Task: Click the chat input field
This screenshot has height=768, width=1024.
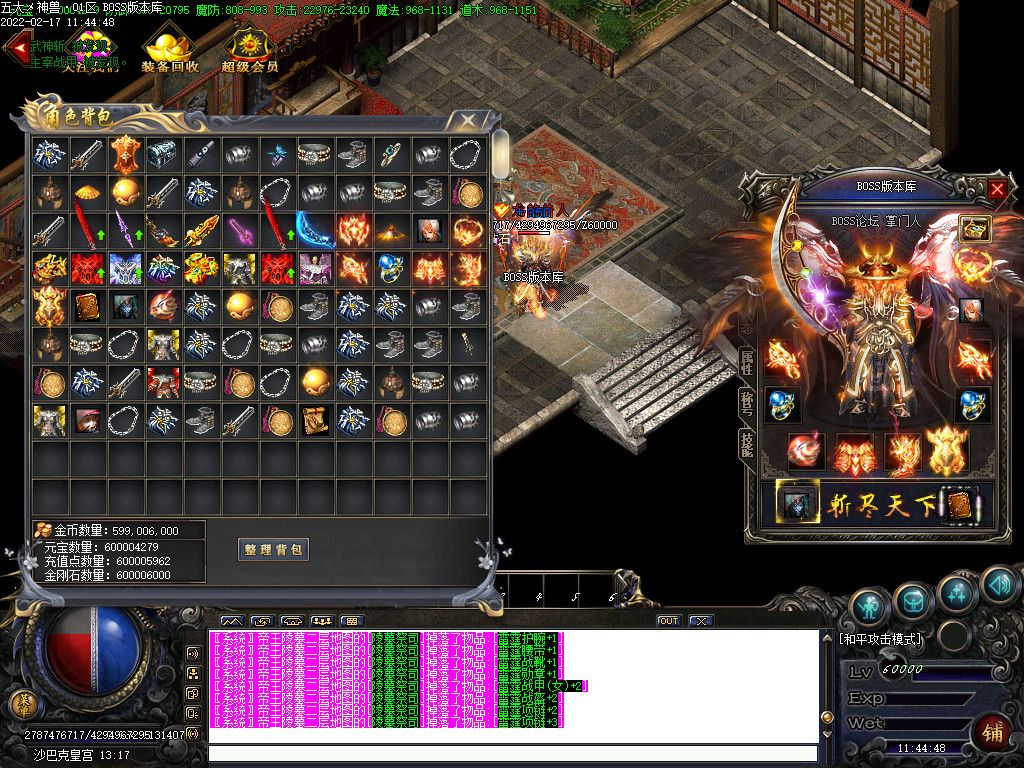Action: [x=512, y=753]
